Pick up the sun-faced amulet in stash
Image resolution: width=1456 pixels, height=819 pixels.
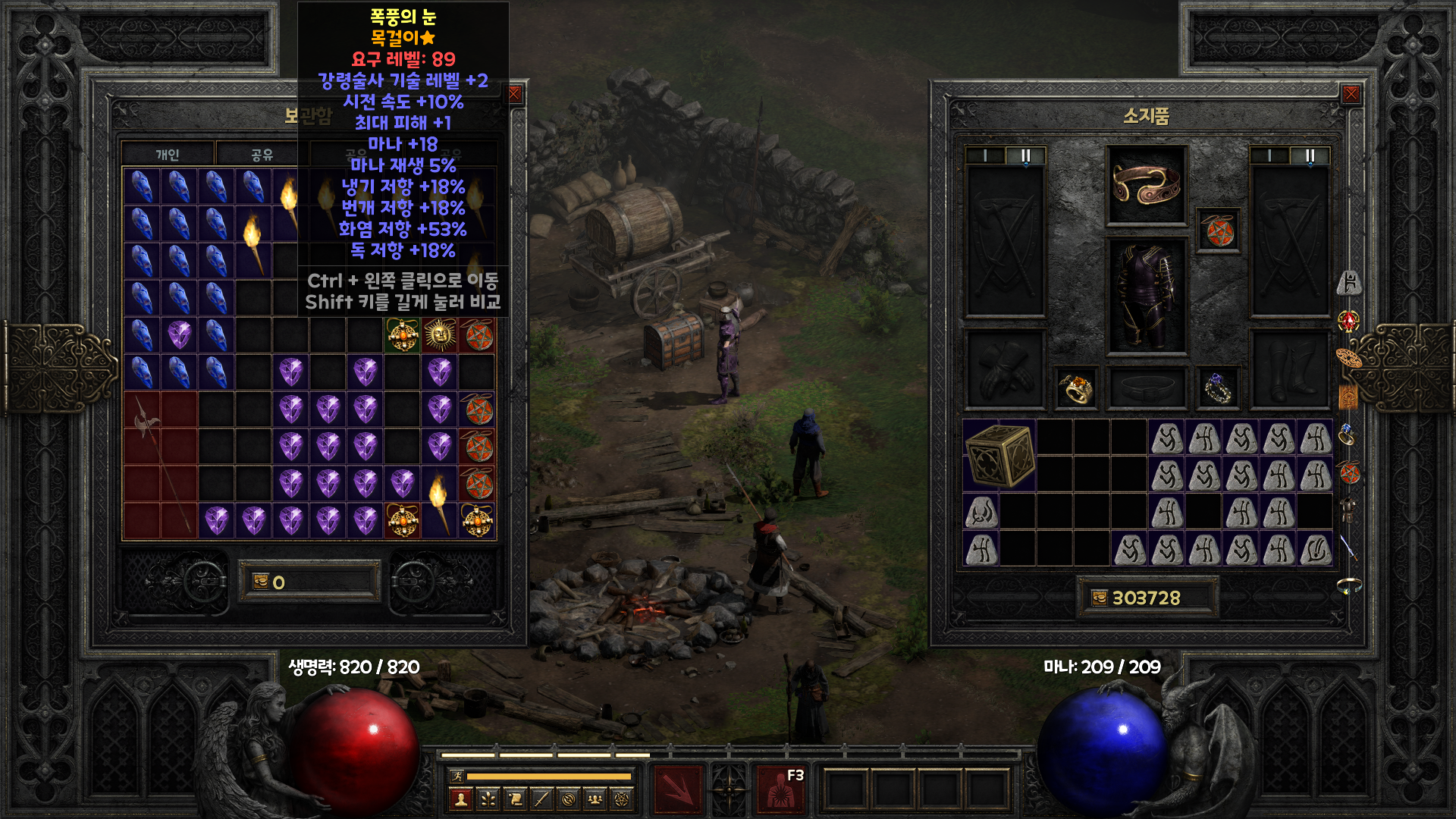pos(440,334)
